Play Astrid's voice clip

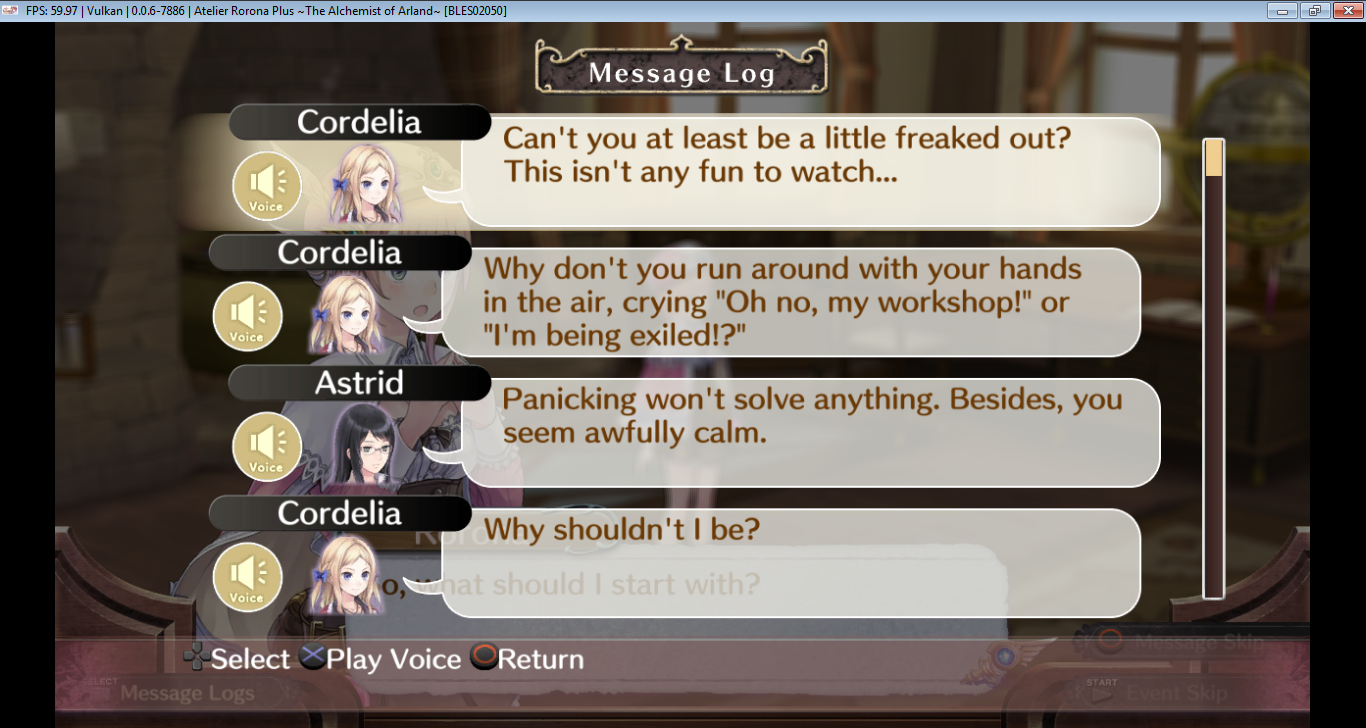(x=266, y=447)
